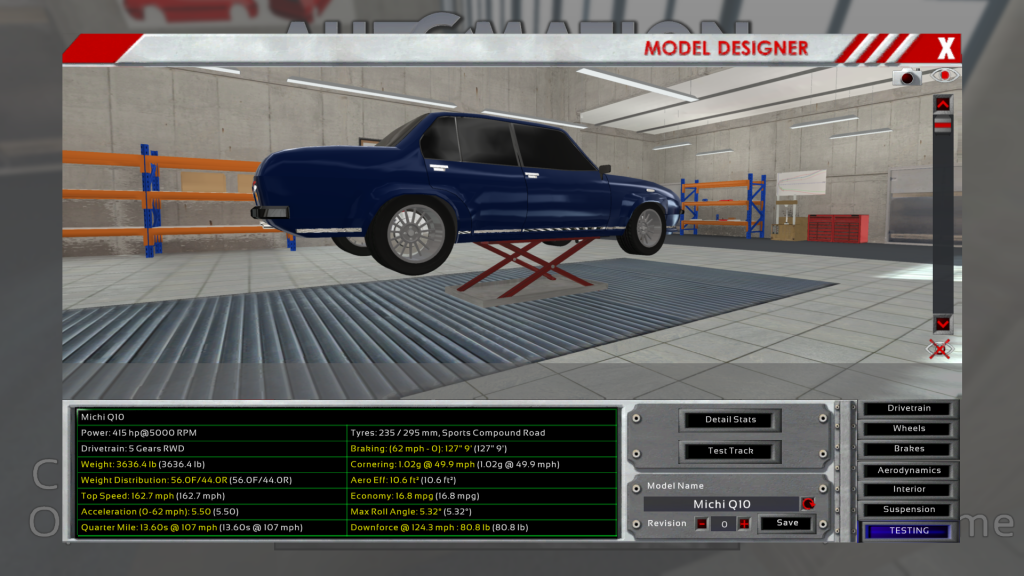Close the Model Designer window

point(946,47)
